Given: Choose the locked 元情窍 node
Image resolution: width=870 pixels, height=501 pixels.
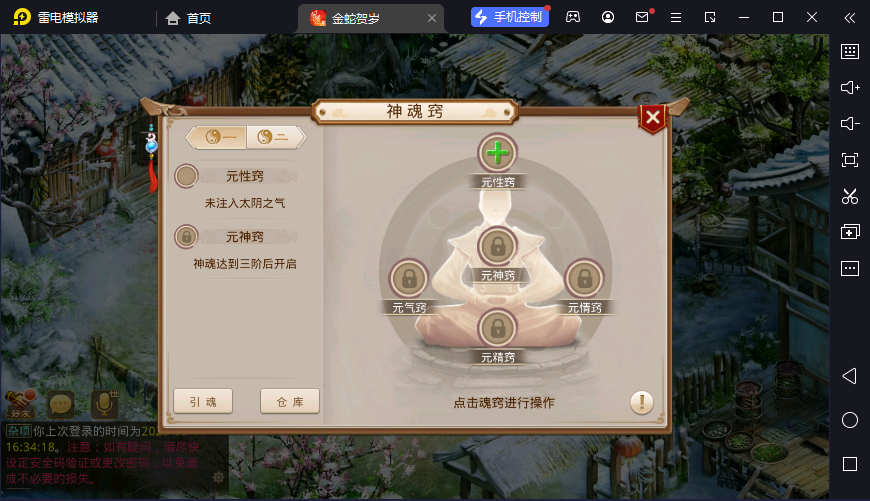Looking at the screenshot, I should tap(585, 278).
